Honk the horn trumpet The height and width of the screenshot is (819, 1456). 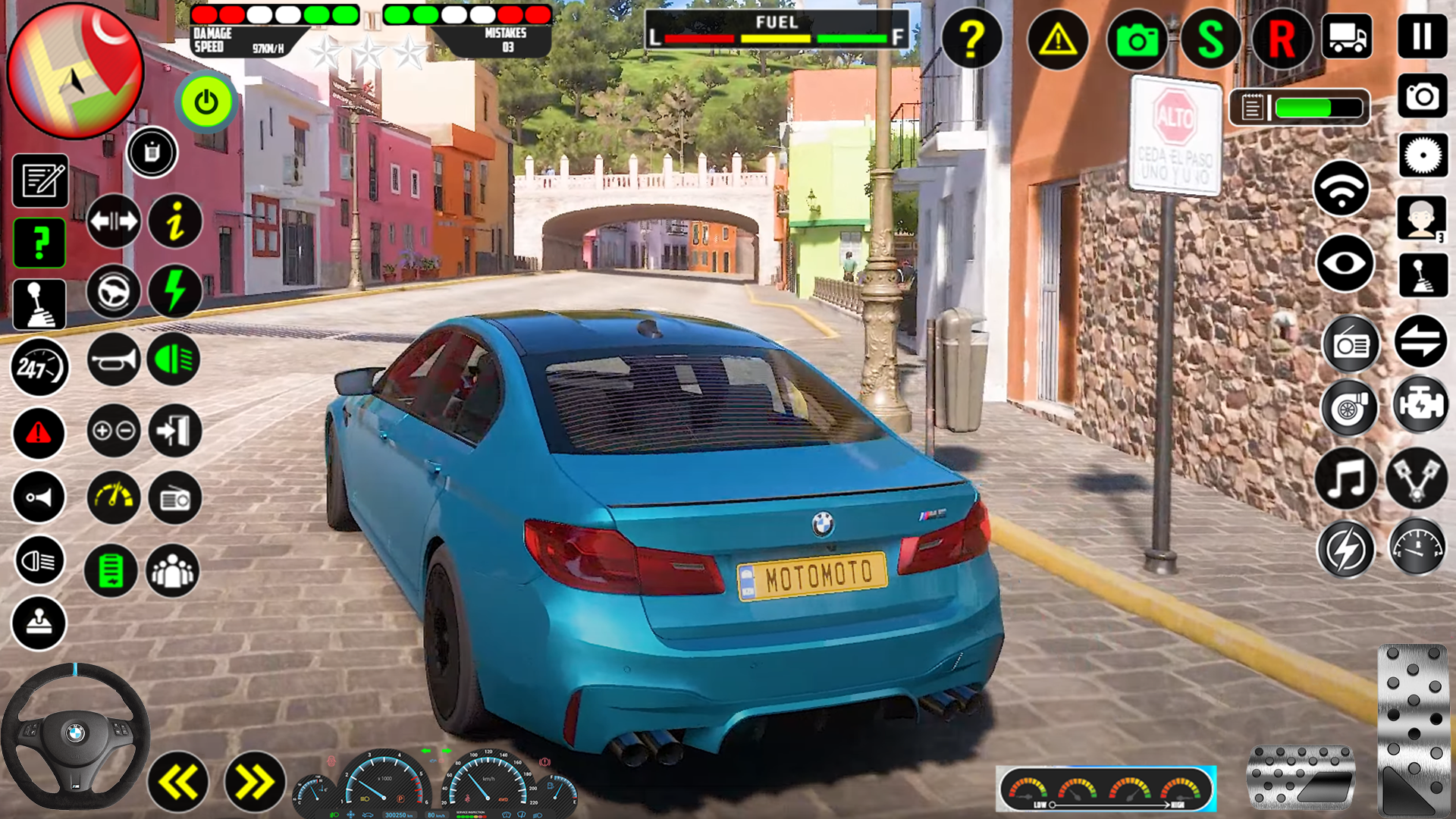113,359
